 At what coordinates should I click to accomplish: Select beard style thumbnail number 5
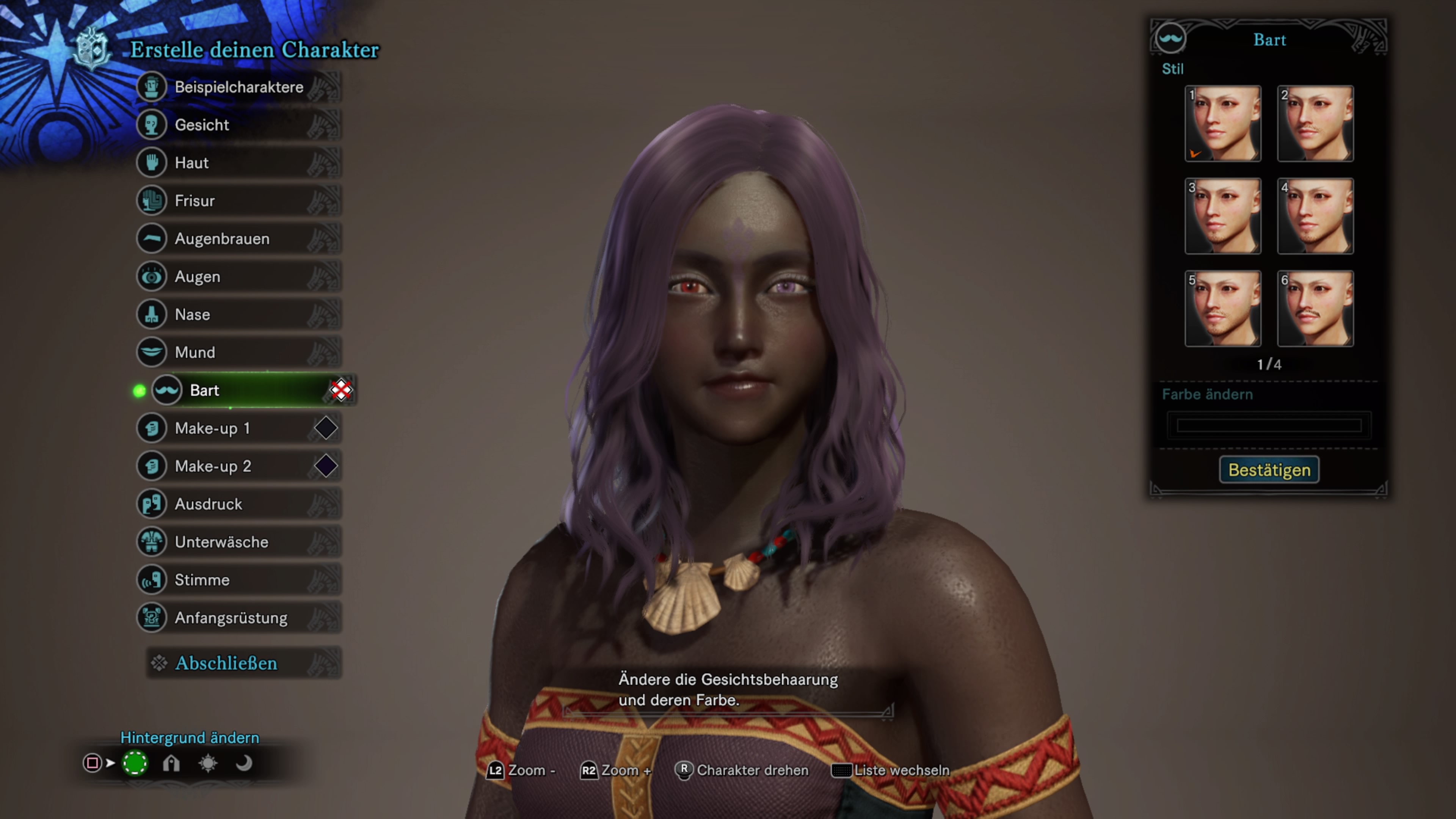click(x=1222, y=309)
